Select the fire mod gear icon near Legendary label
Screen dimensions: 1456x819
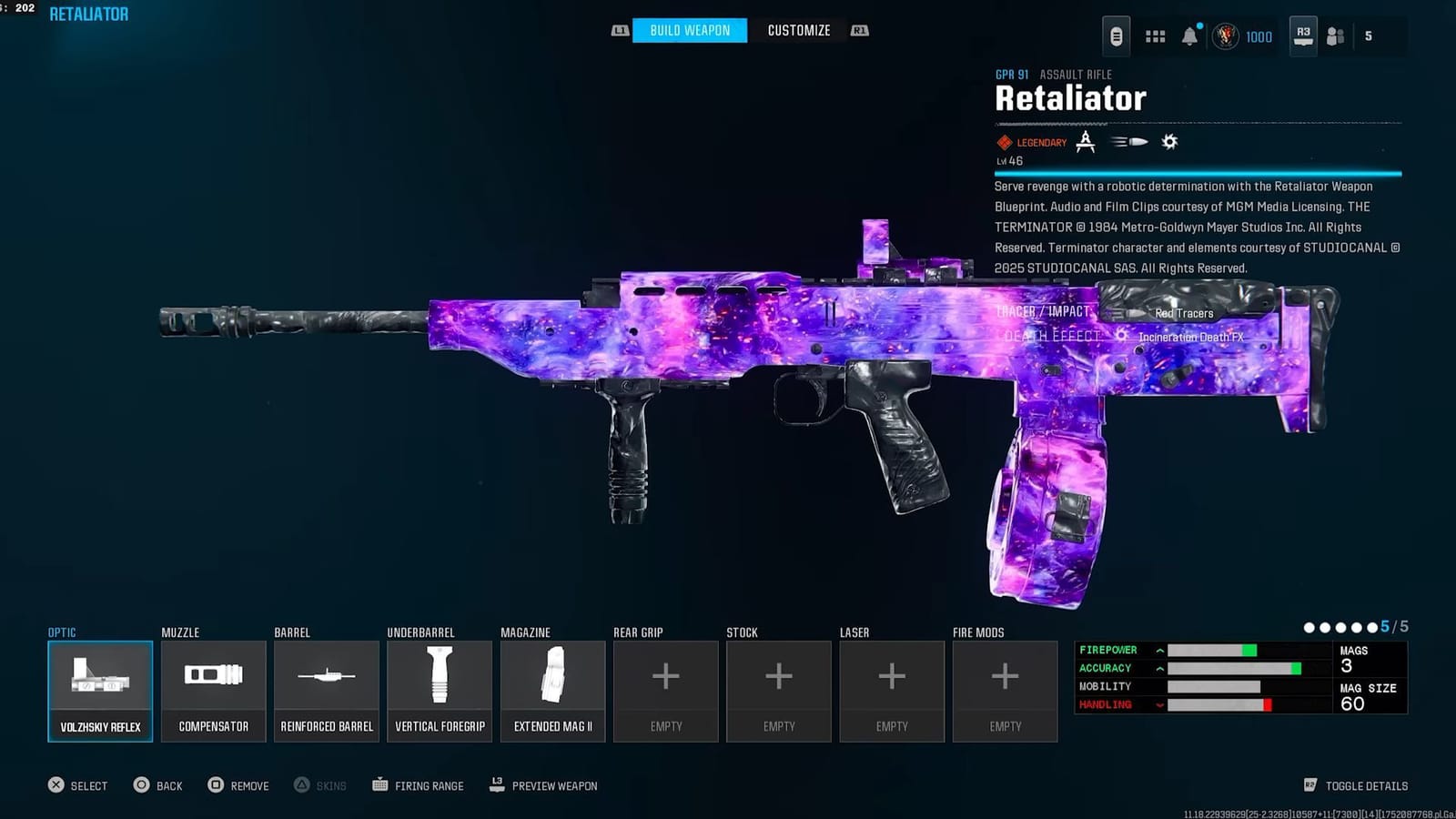pyautogui.click(x=1168, y=142)
